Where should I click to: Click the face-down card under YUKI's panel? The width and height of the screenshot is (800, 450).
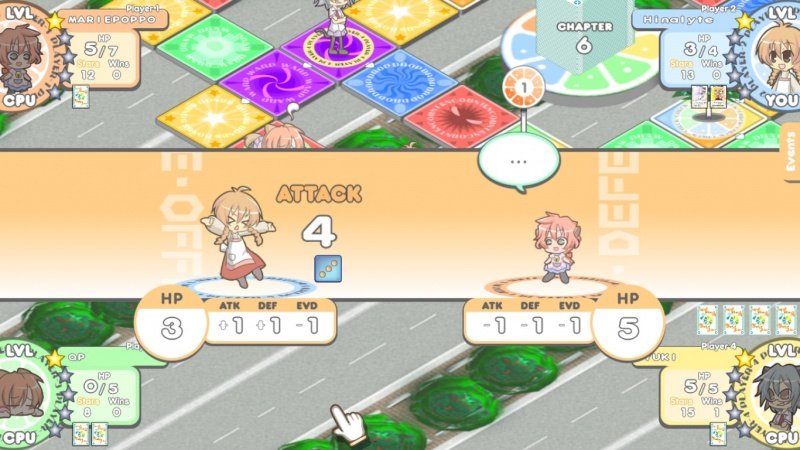pos(717,433)
